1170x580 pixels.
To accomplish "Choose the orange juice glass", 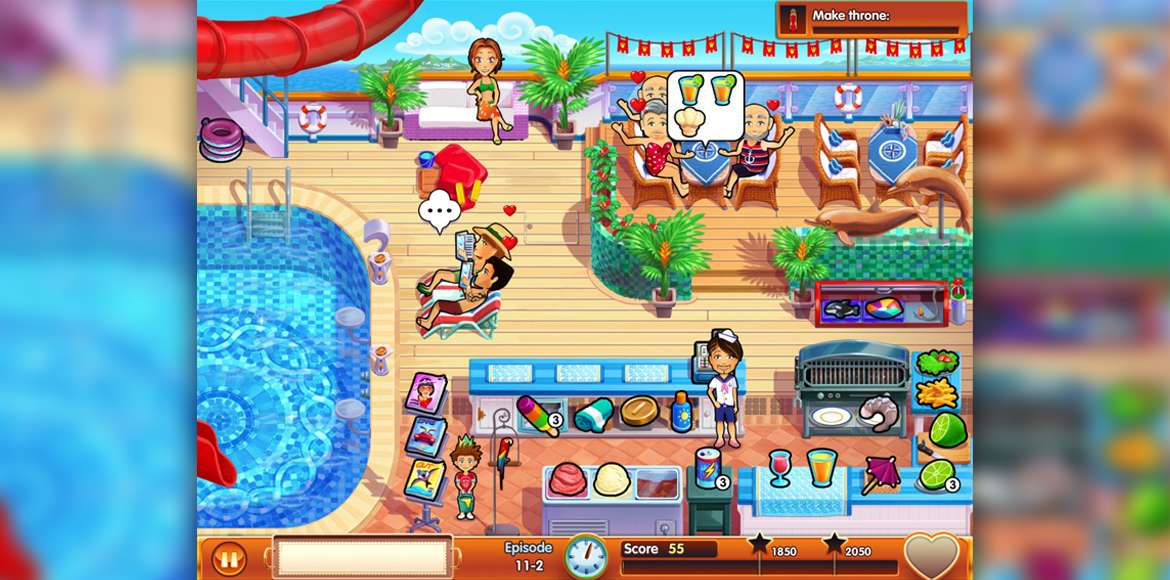I will coord(821,466).
